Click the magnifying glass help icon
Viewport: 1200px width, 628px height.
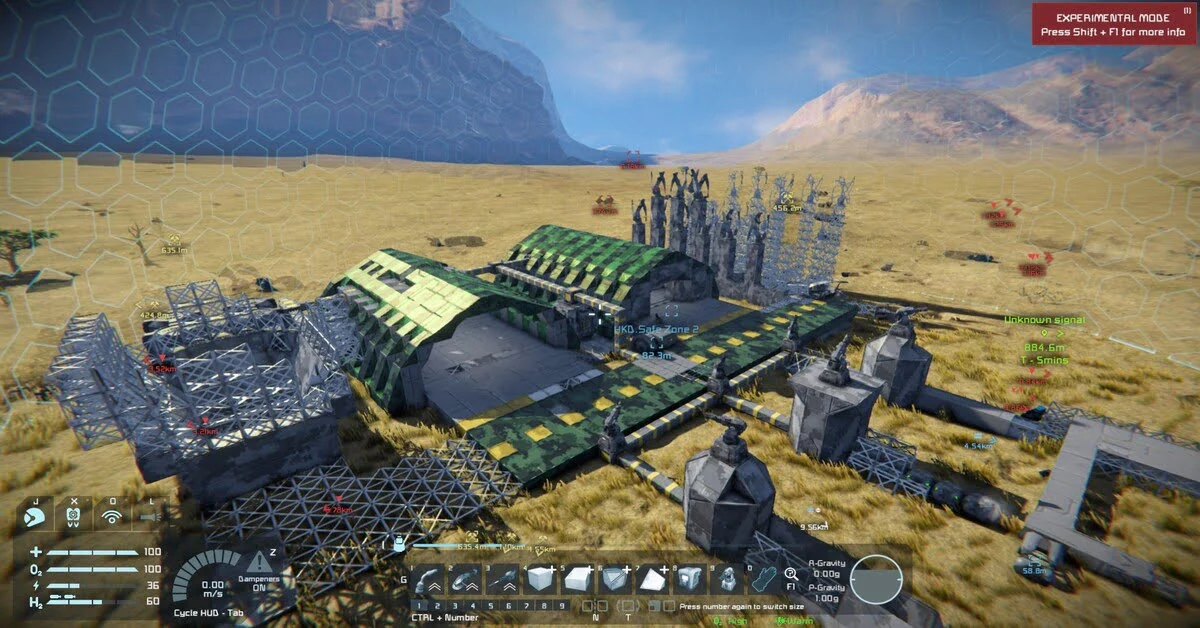click(x=790, y=573)
